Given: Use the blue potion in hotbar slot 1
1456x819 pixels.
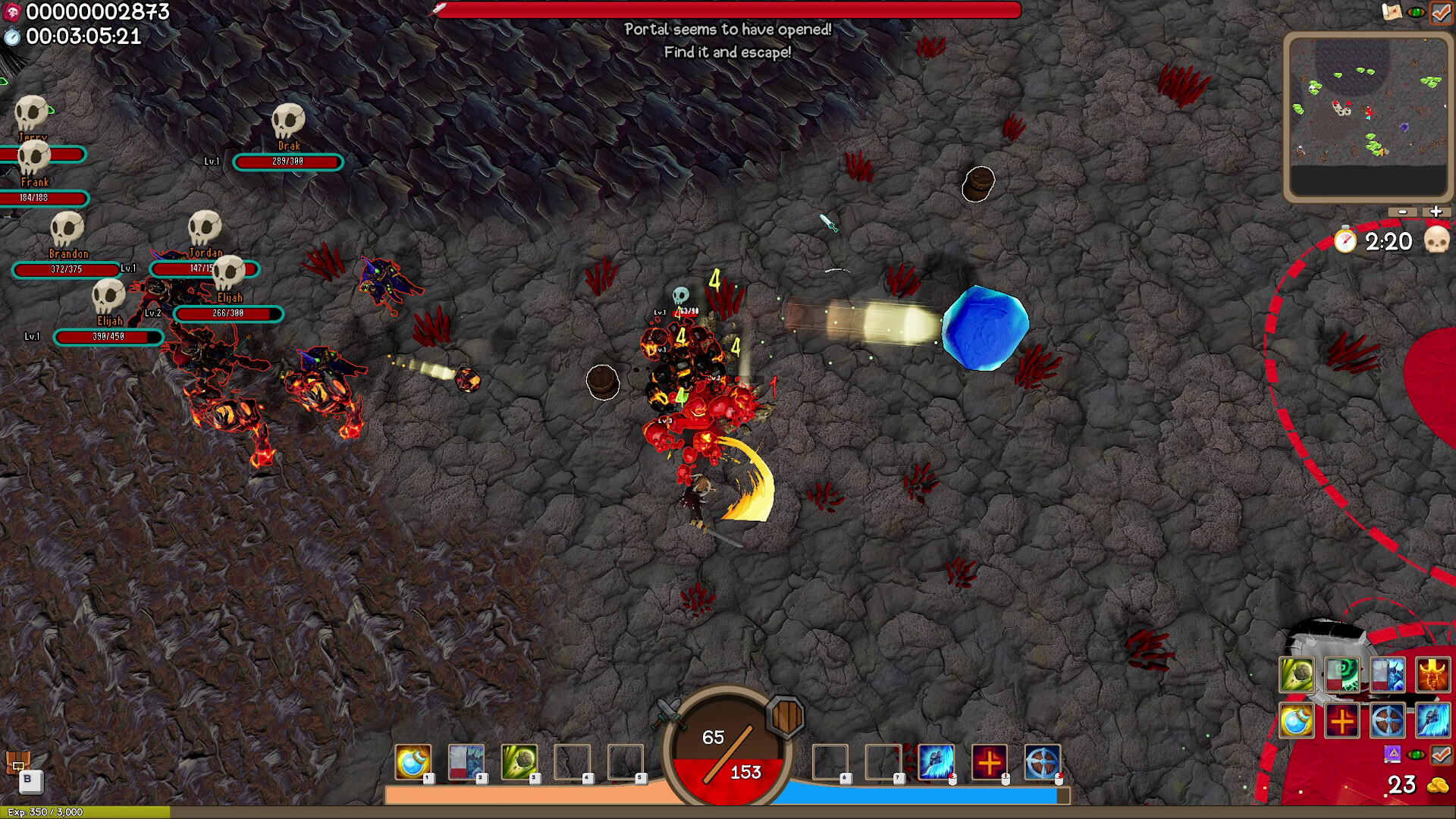Looking at the screenshot, I should click(413, 761).
